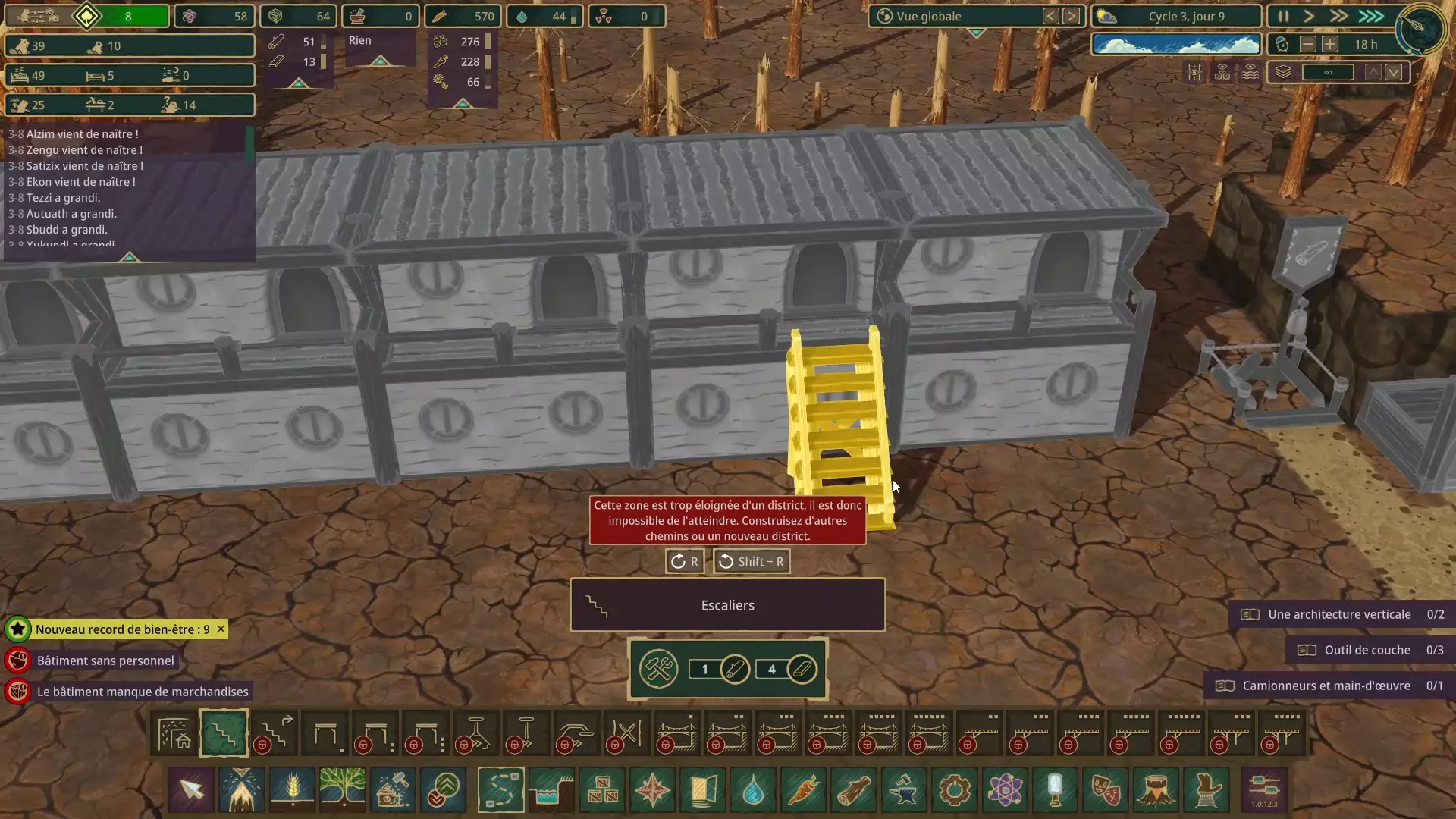Open the water drop building category

753,789
